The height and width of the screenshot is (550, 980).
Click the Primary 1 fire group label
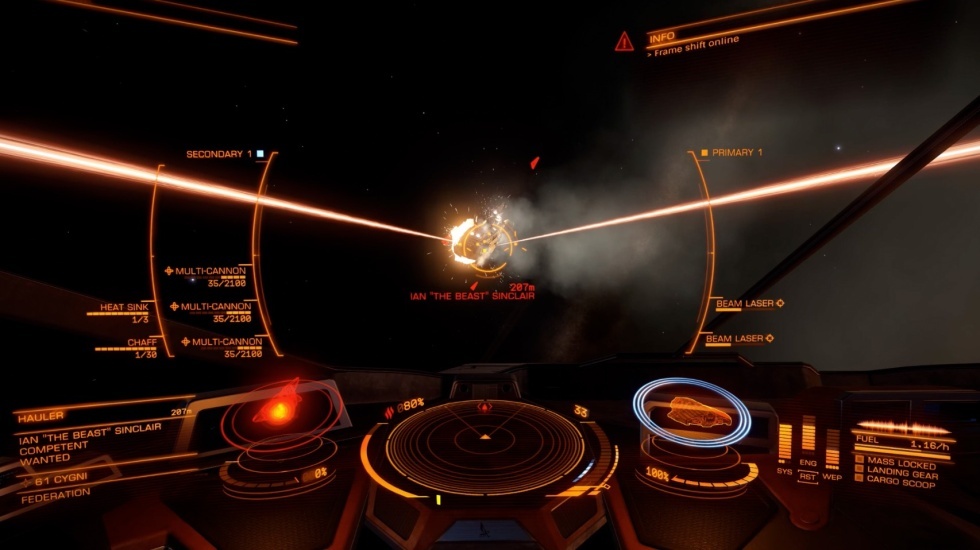point(738,153)
